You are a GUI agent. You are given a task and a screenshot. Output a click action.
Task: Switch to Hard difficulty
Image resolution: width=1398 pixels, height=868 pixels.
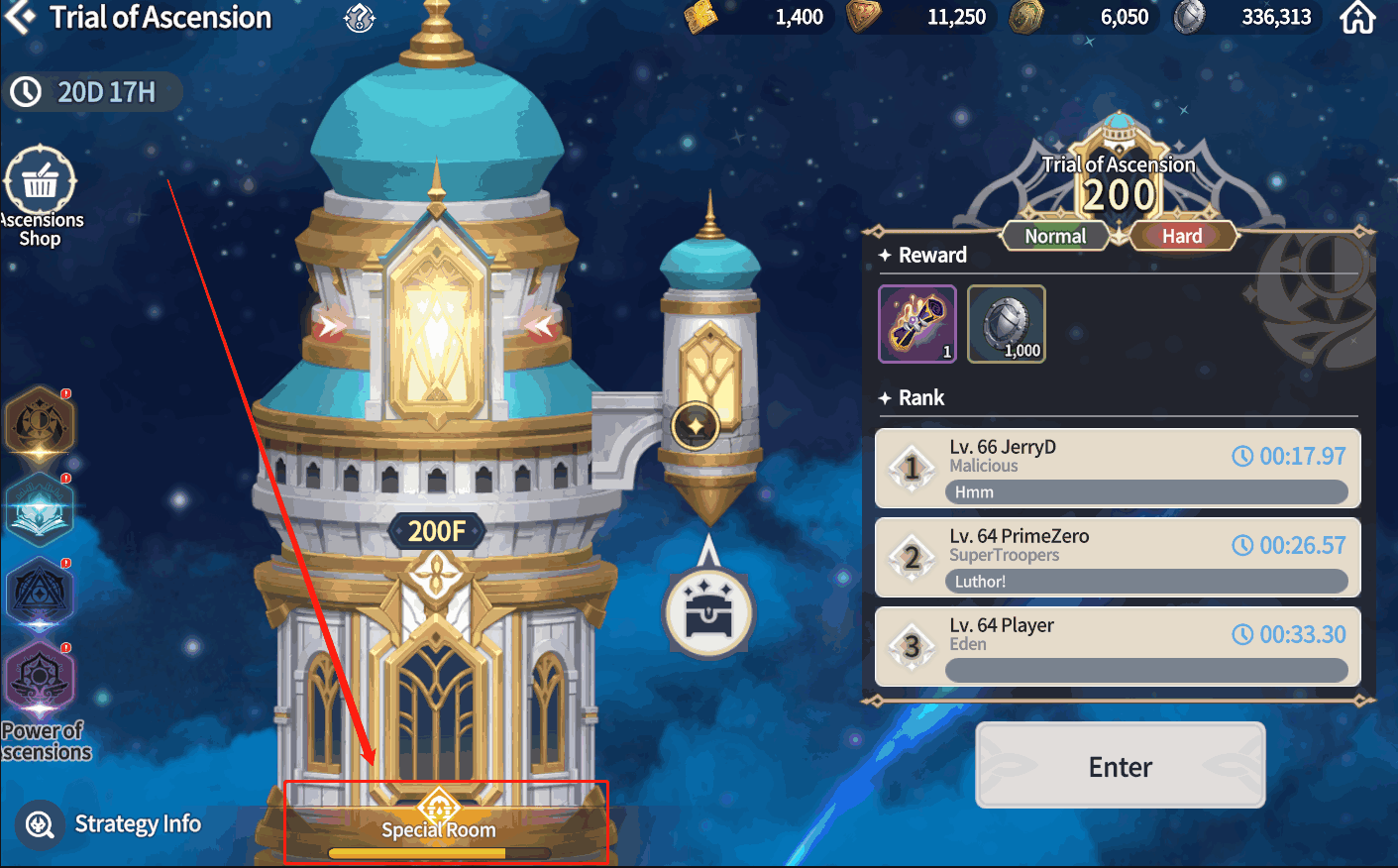[x=1182, y=236]
